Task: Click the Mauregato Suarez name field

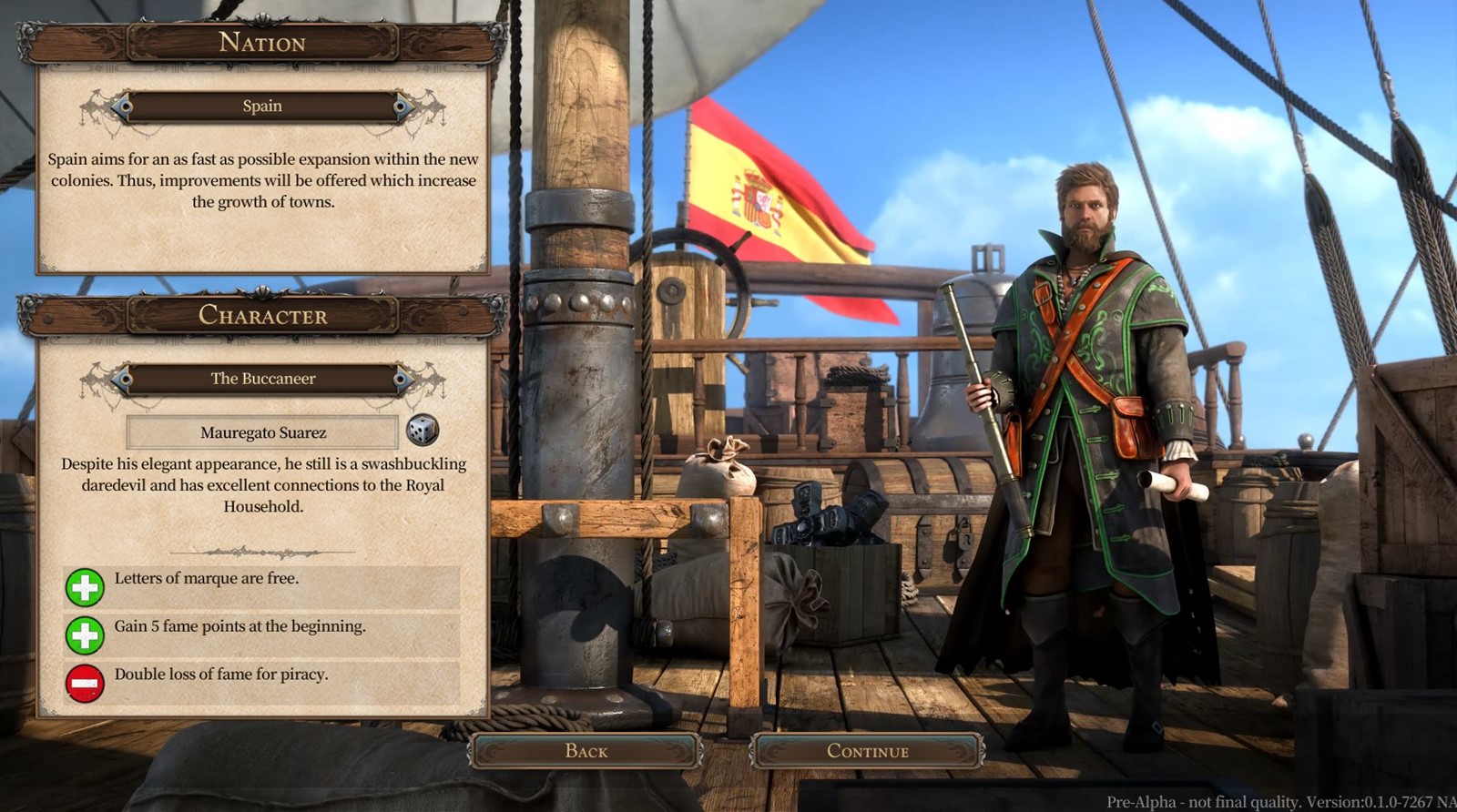Action: [262, 432]
